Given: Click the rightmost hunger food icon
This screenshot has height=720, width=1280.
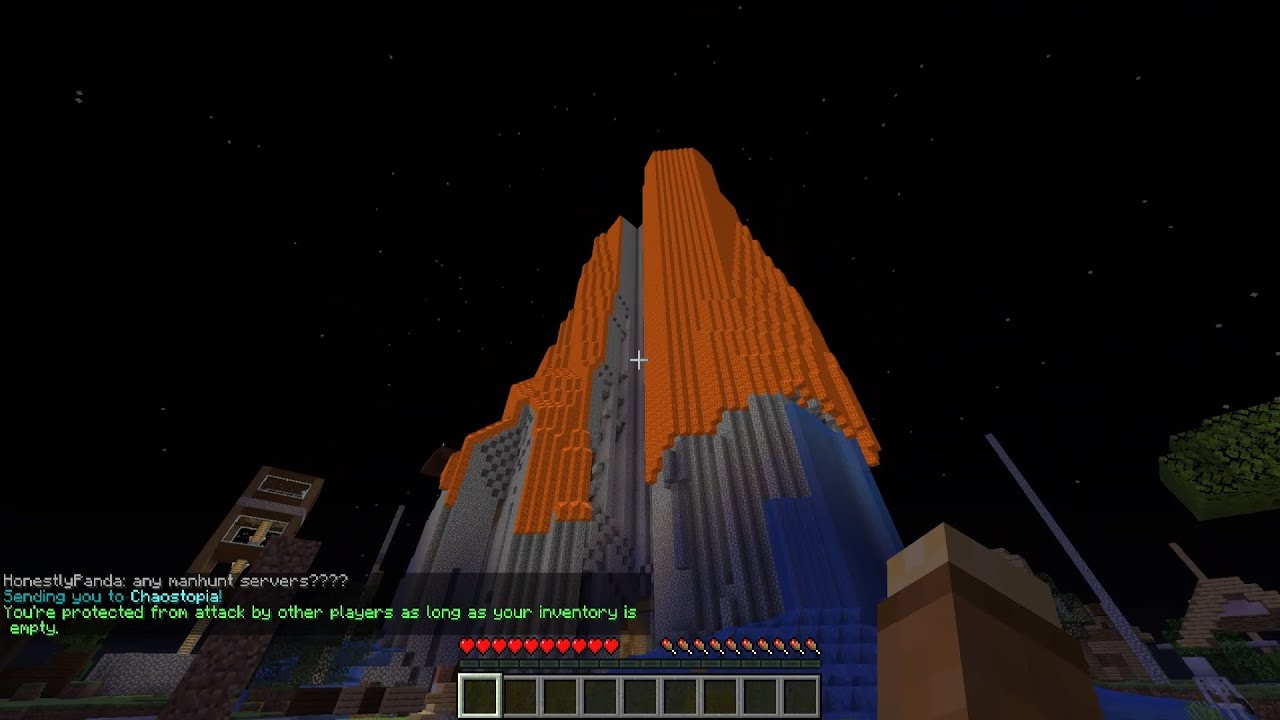Looking at the screenshot, I should (x=810, y=645).
